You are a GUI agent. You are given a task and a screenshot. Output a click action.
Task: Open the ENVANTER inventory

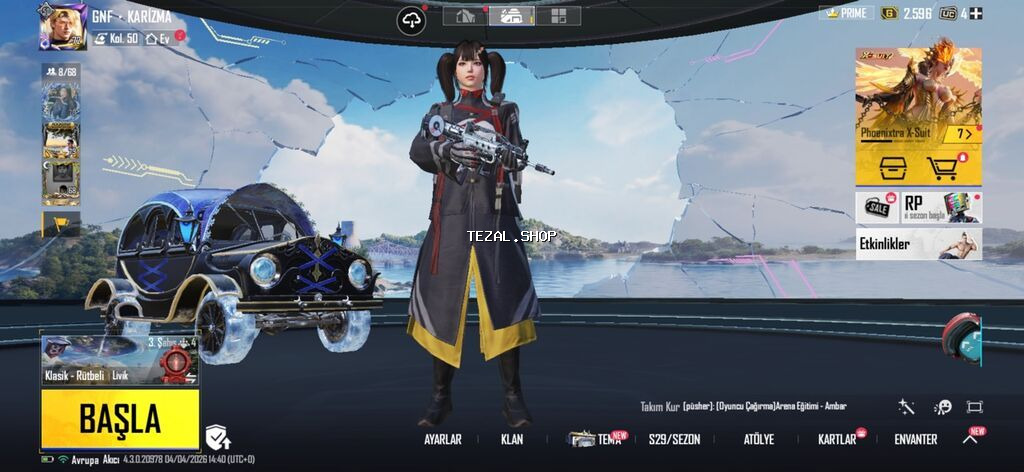click(x=915, y=439)
